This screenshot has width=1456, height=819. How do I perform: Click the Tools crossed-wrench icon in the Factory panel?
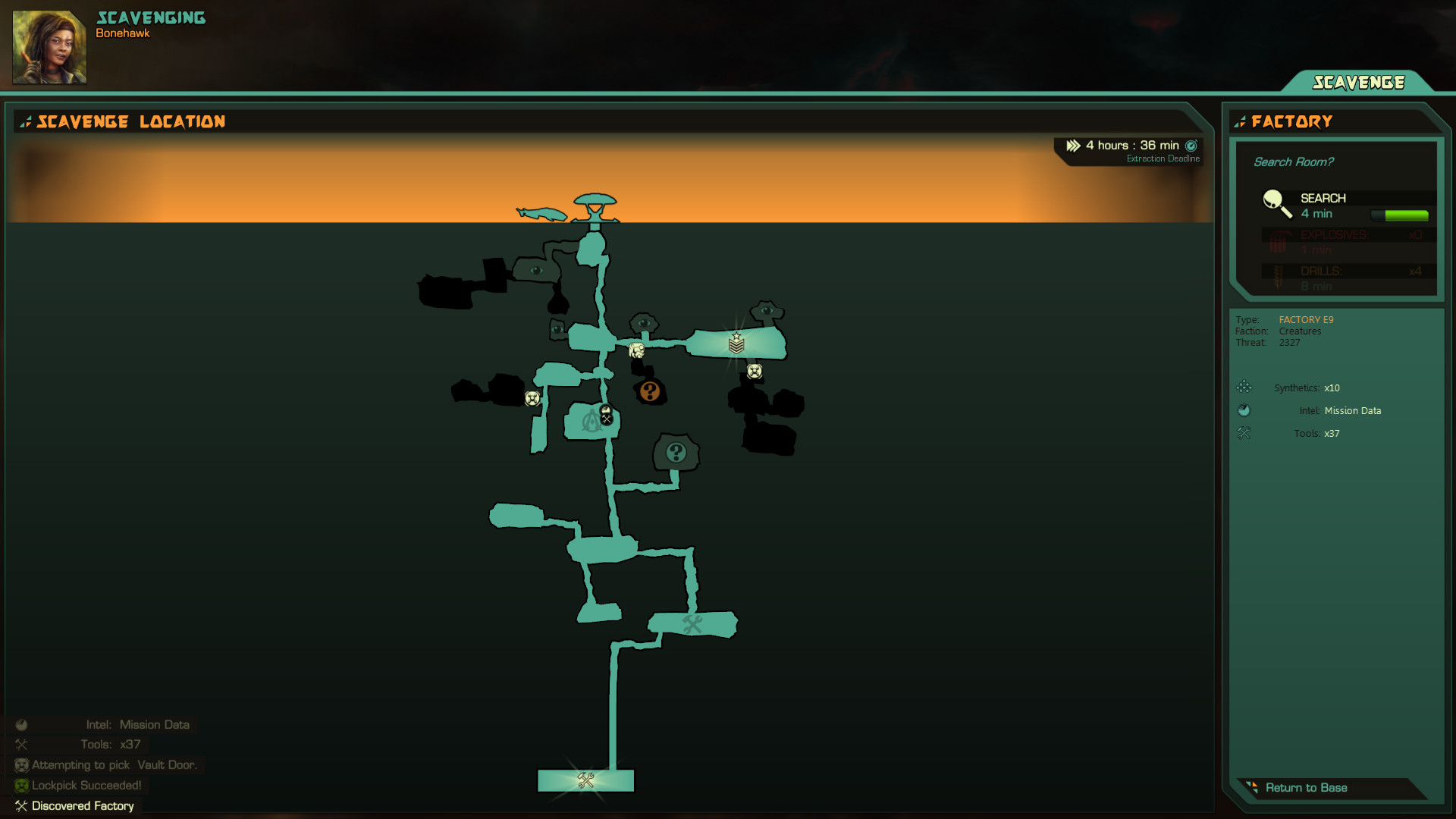[x=1244, y=433]
